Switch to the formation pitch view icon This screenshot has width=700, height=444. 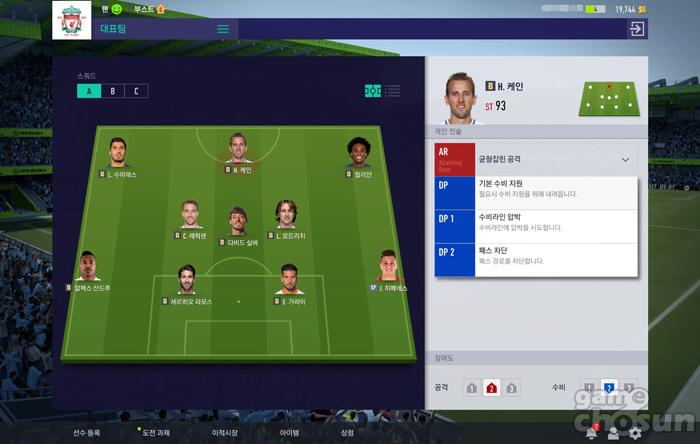click(372, 91)
